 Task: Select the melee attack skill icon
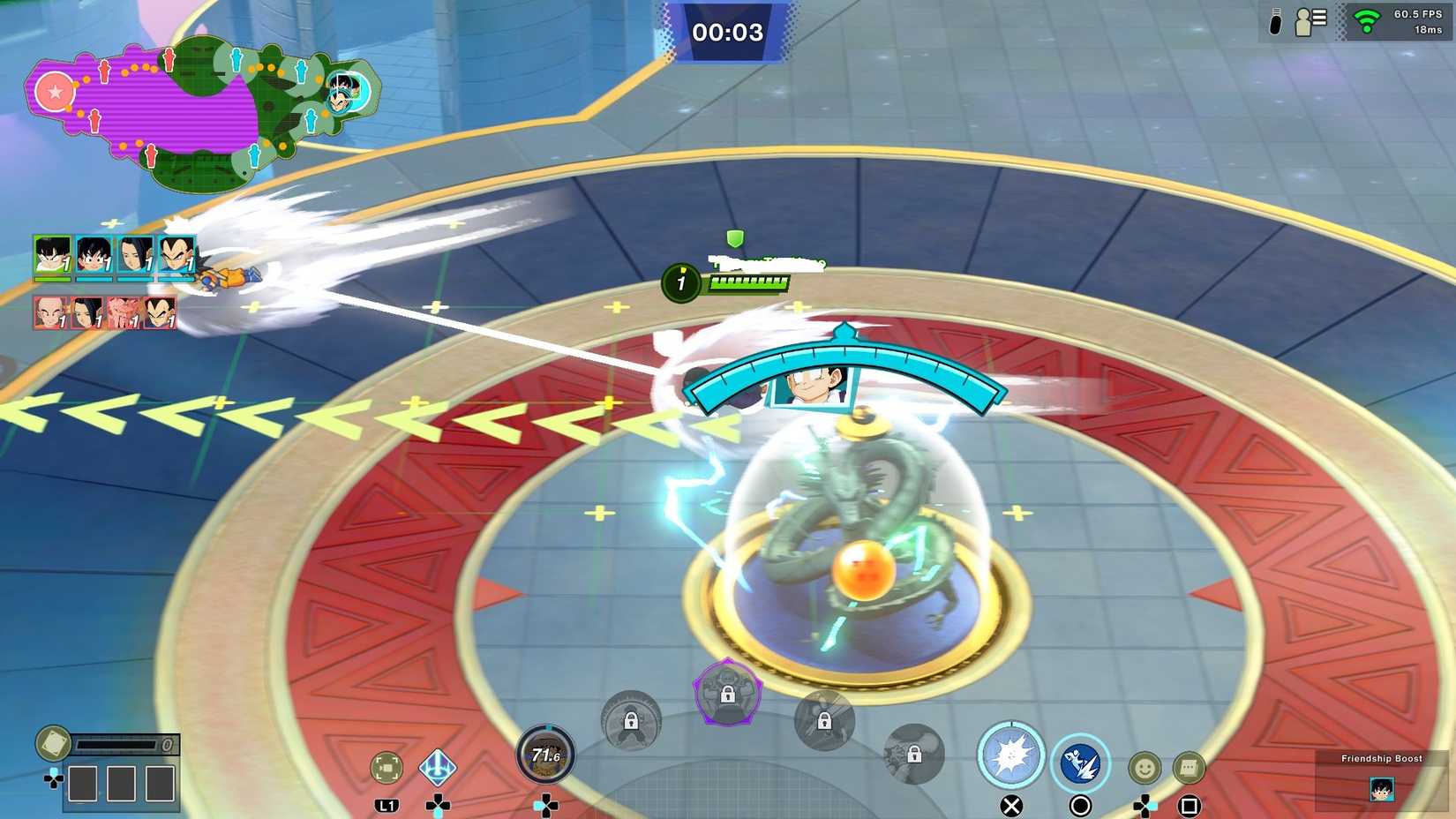(1011, 756)
